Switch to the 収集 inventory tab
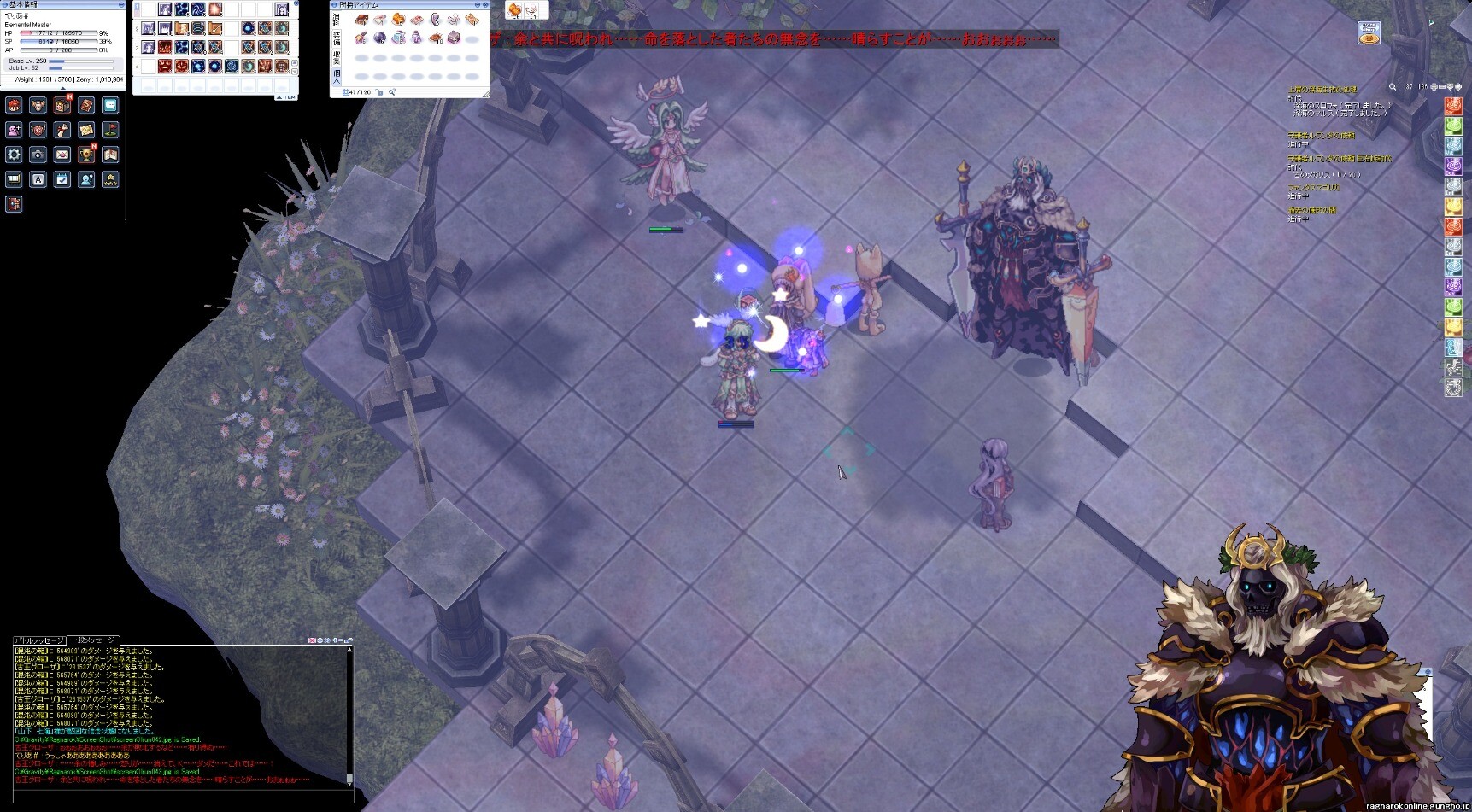This screenshot has width=1472, height=812. (337, 58)
